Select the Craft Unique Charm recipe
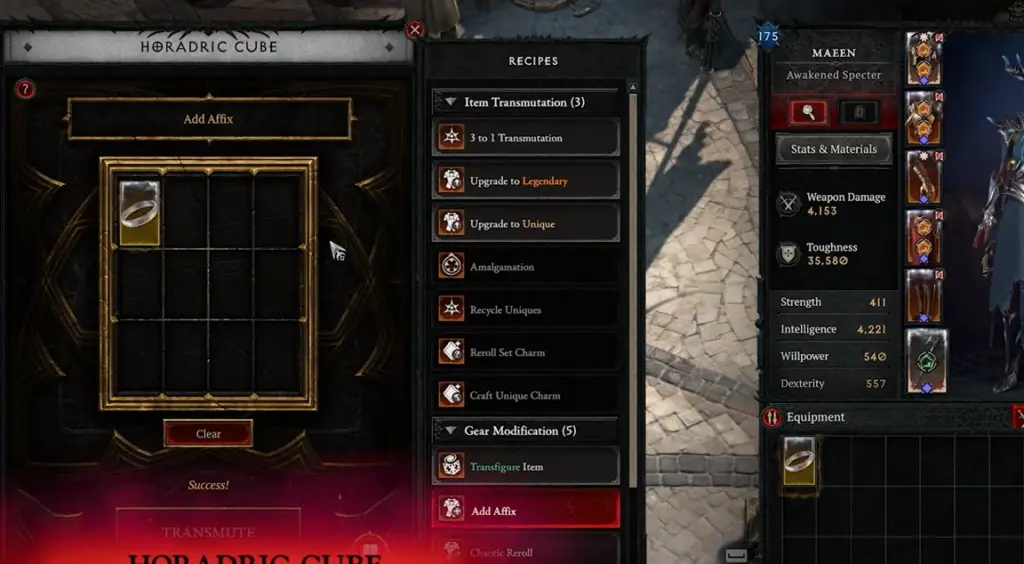This screenshot has width=1024, height=564. point(526,395)
